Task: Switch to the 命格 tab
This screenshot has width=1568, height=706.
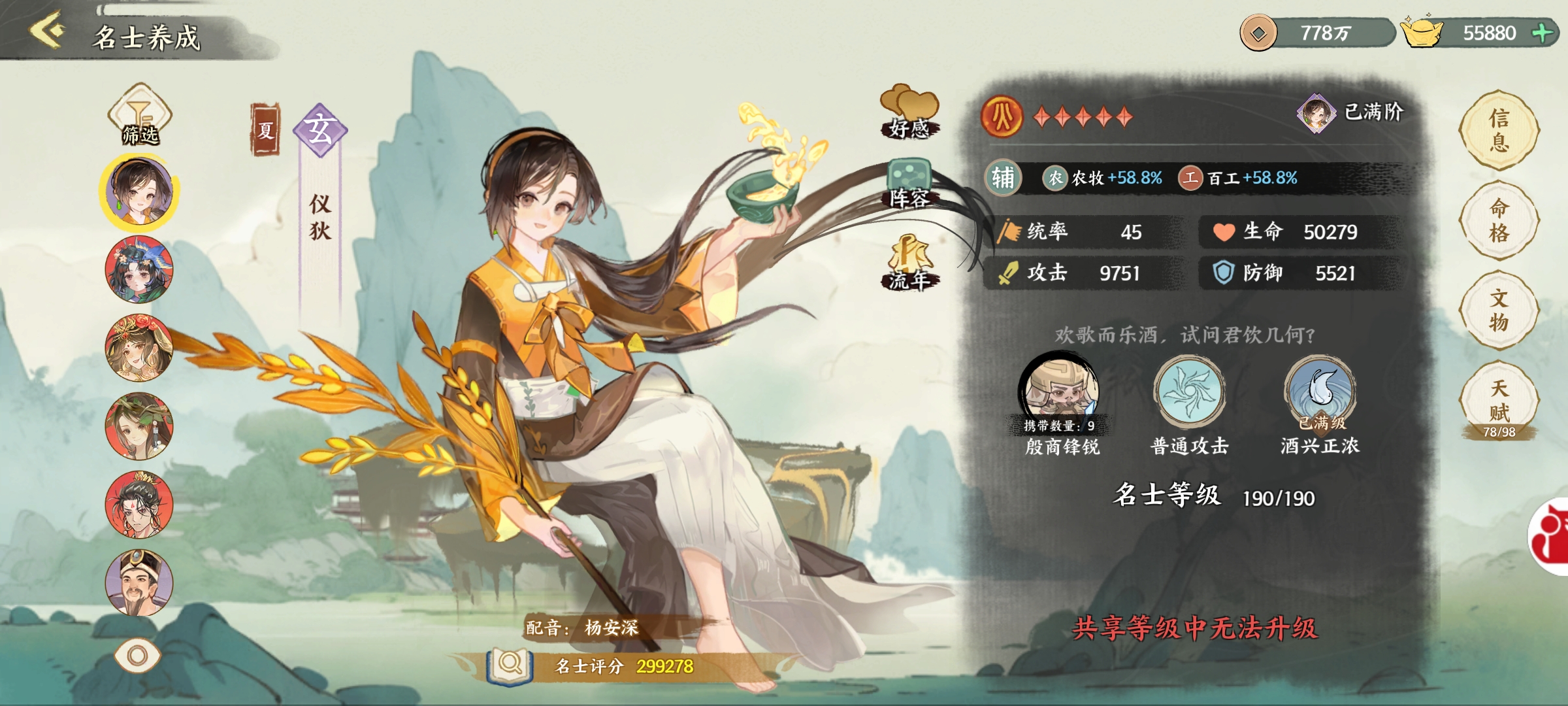Action: tap(1499, 220)
